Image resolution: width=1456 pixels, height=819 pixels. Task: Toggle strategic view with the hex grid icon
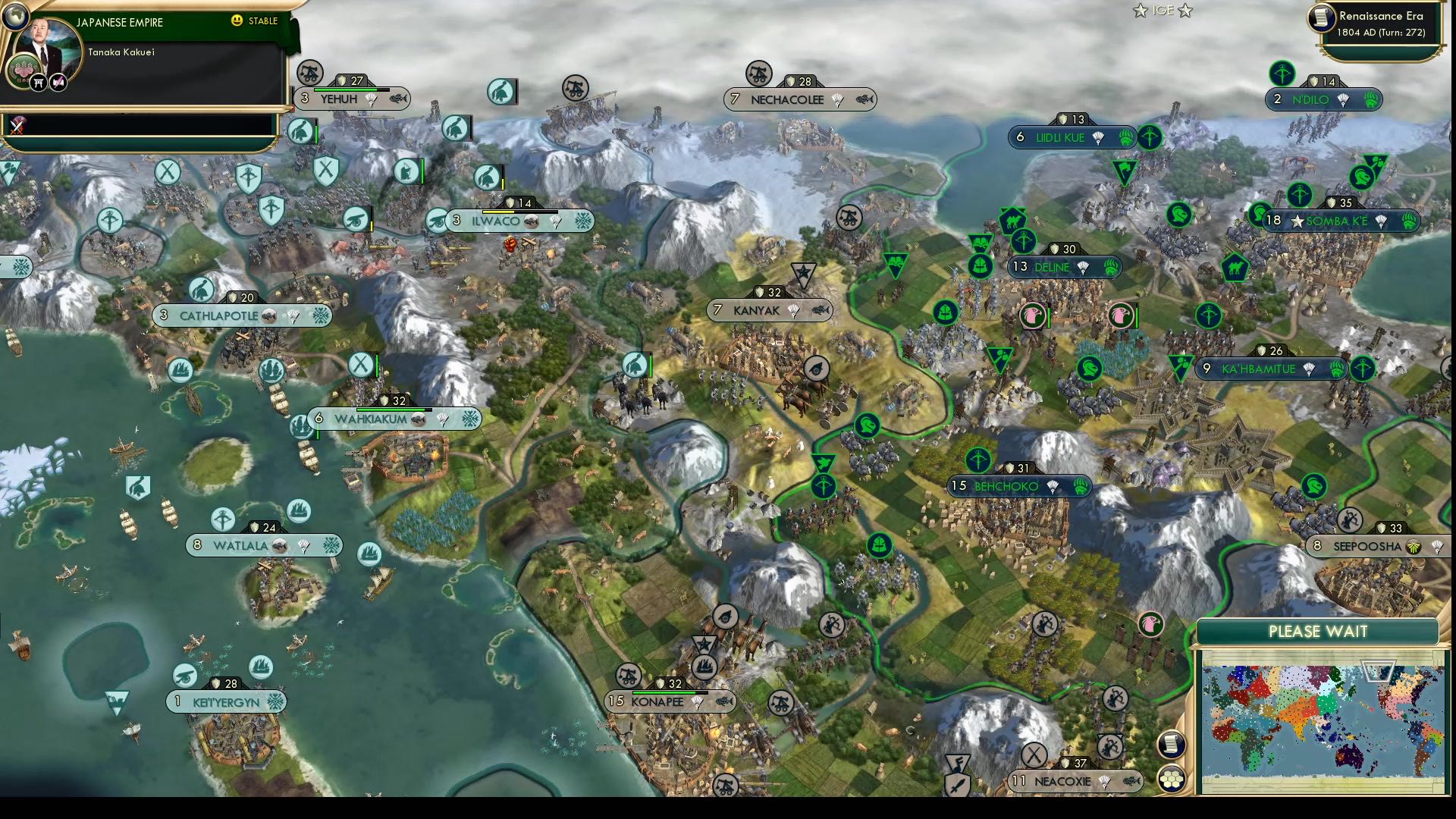[x=1172, y=778]
